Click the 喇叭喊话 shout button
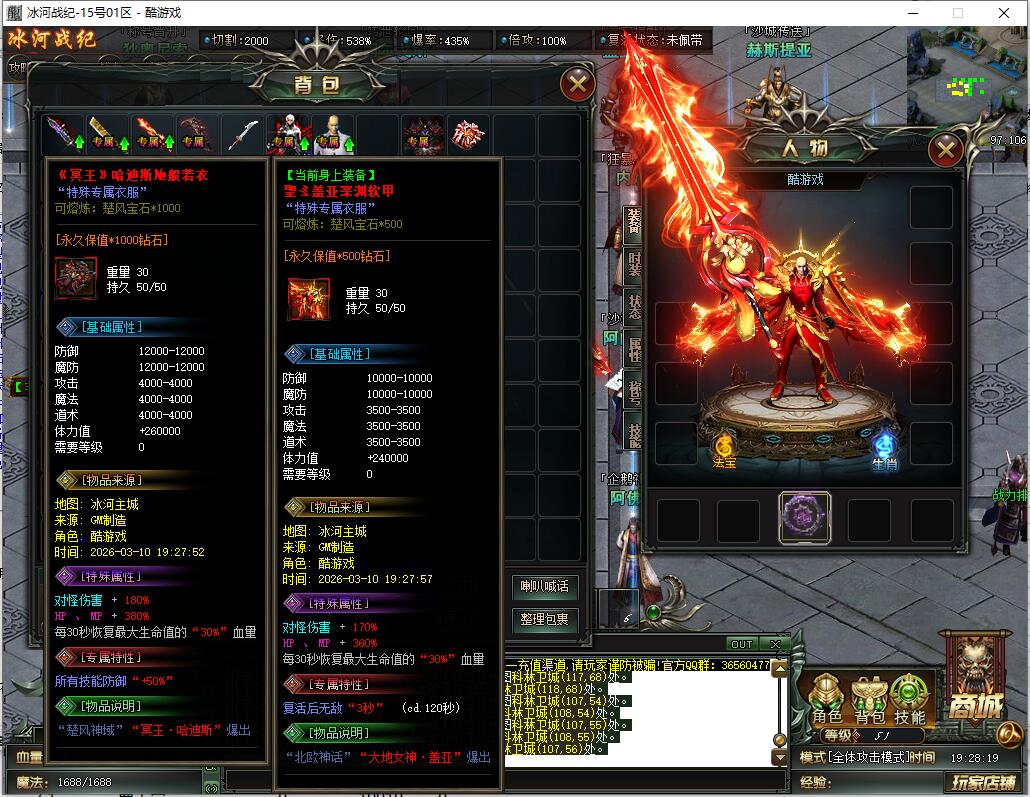Screen dimensions: 1030x797 [544, 586]
